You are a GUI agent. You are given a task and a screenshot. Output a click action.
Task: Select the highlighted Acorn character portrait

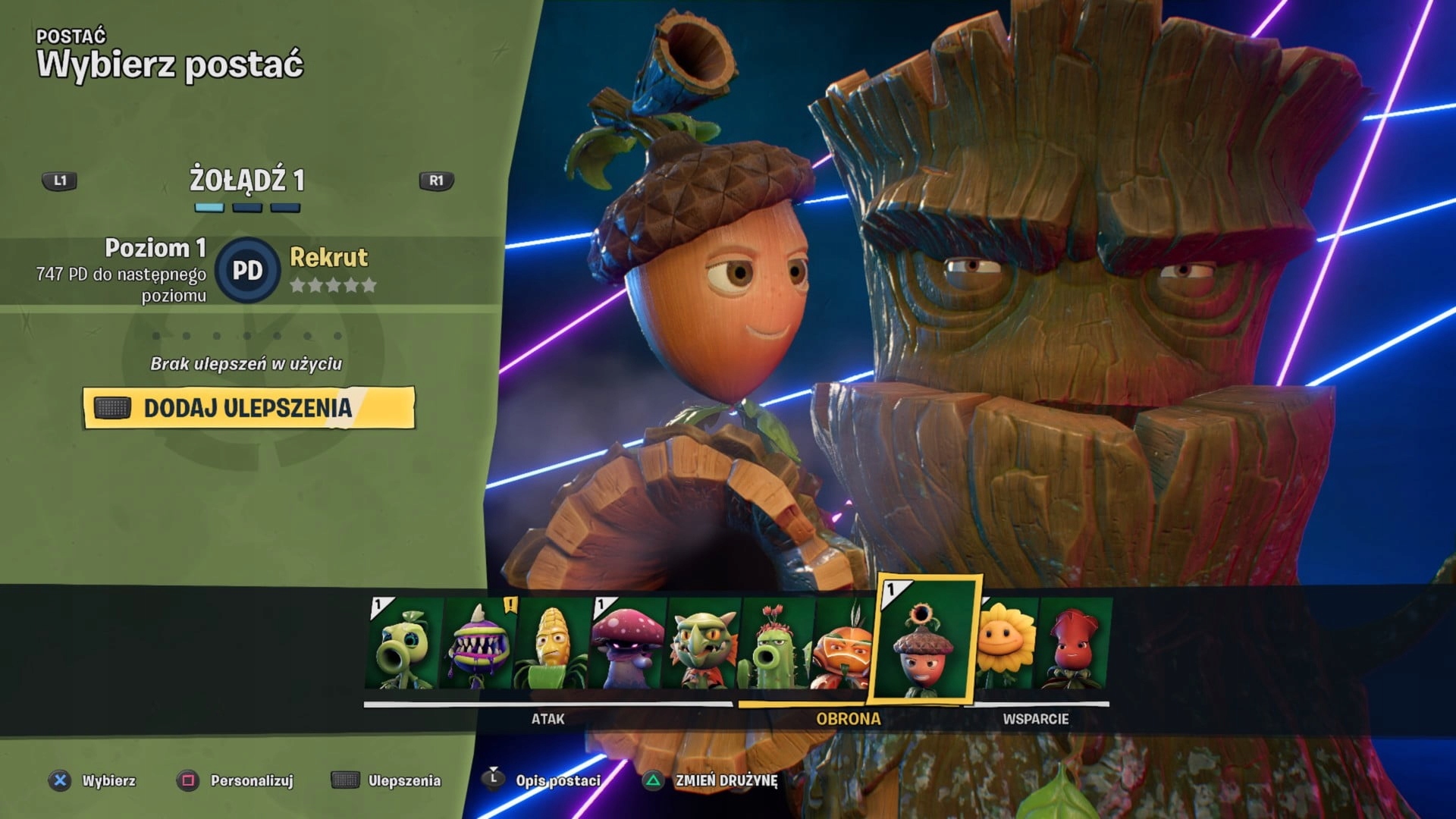[925, 641]
